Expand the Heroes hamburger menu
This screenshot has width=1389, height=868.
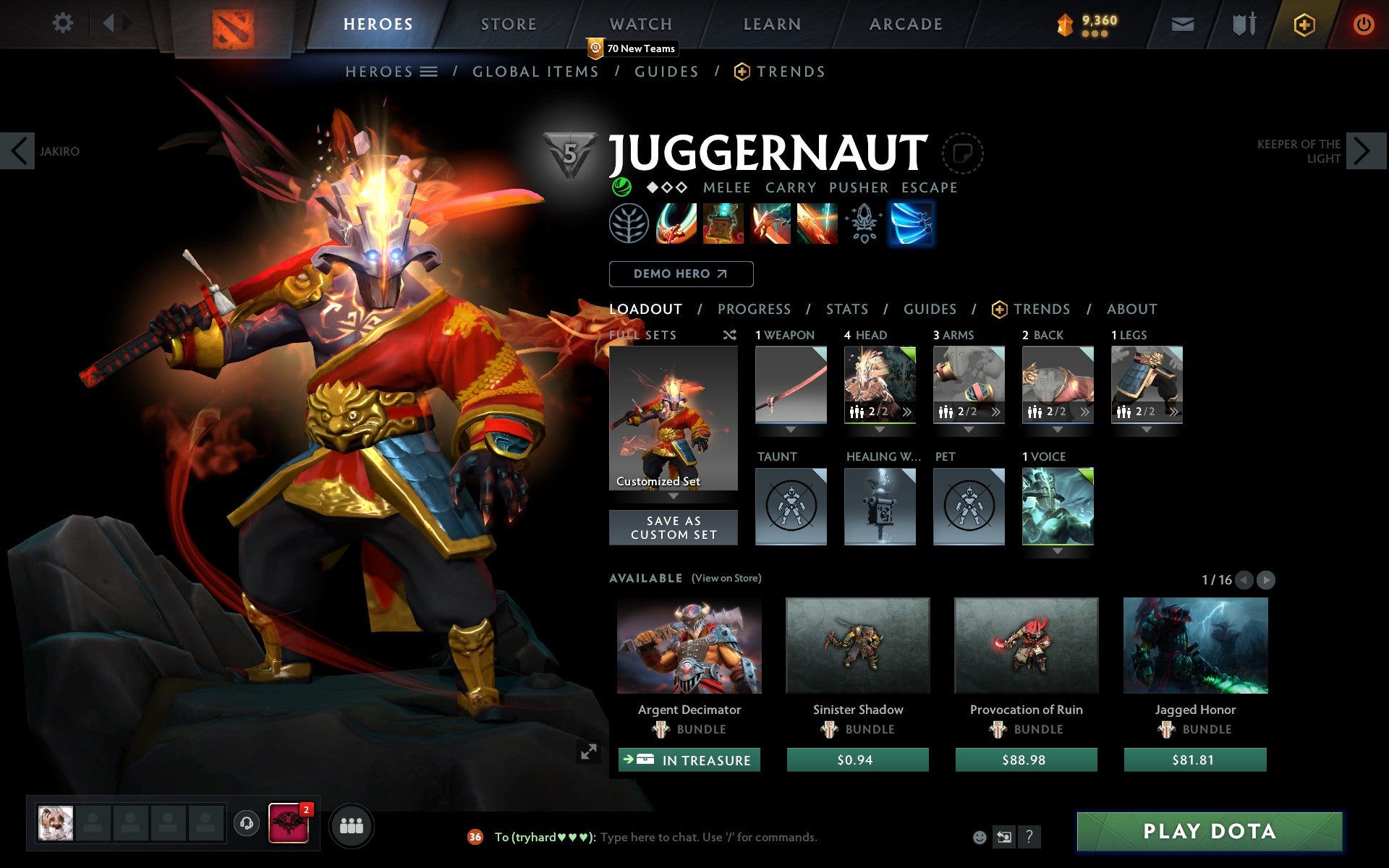(x=430, y=71)
